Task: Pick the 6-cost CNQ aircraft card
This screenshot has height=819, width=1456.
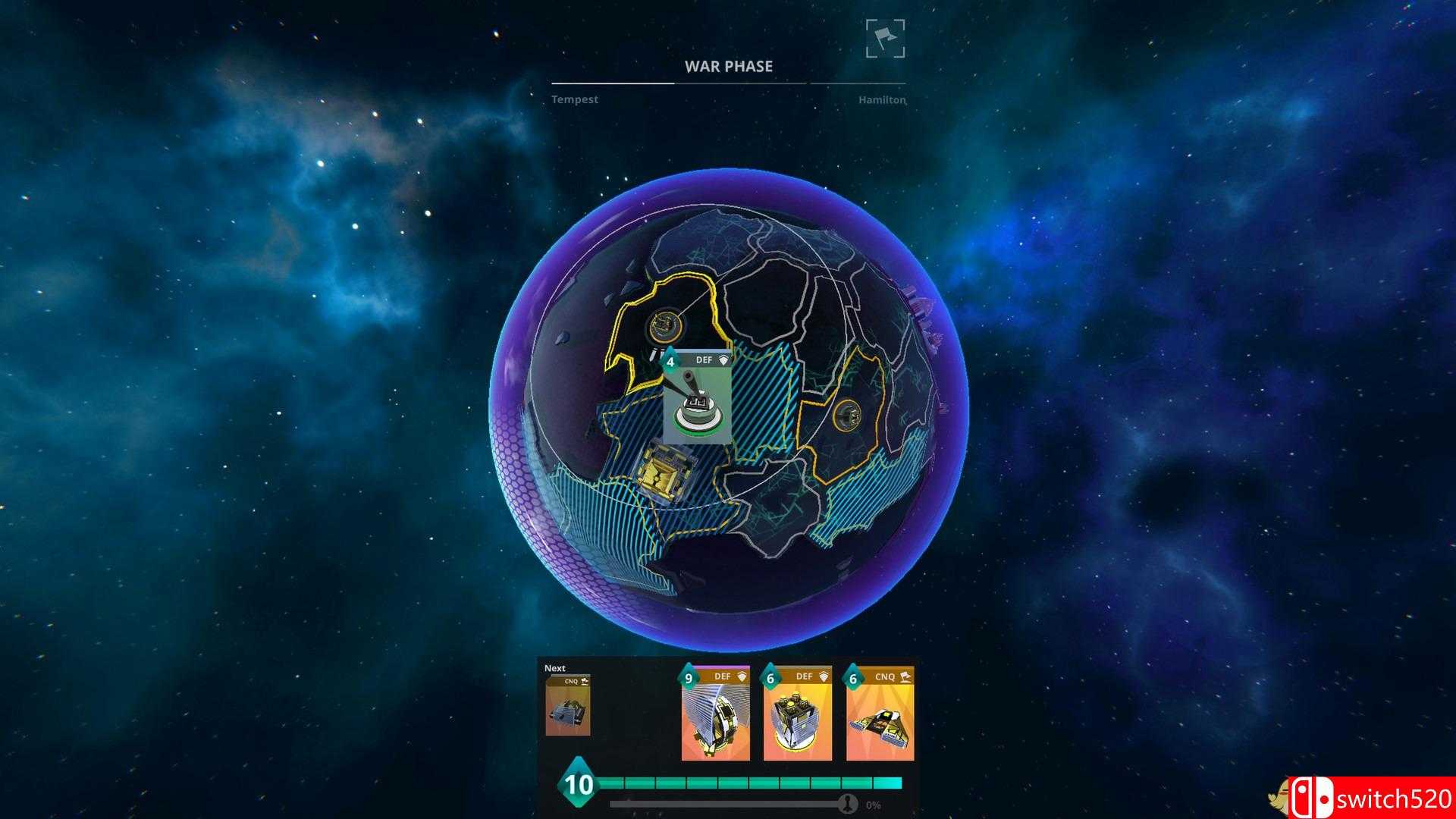Action: pos(880,714)
